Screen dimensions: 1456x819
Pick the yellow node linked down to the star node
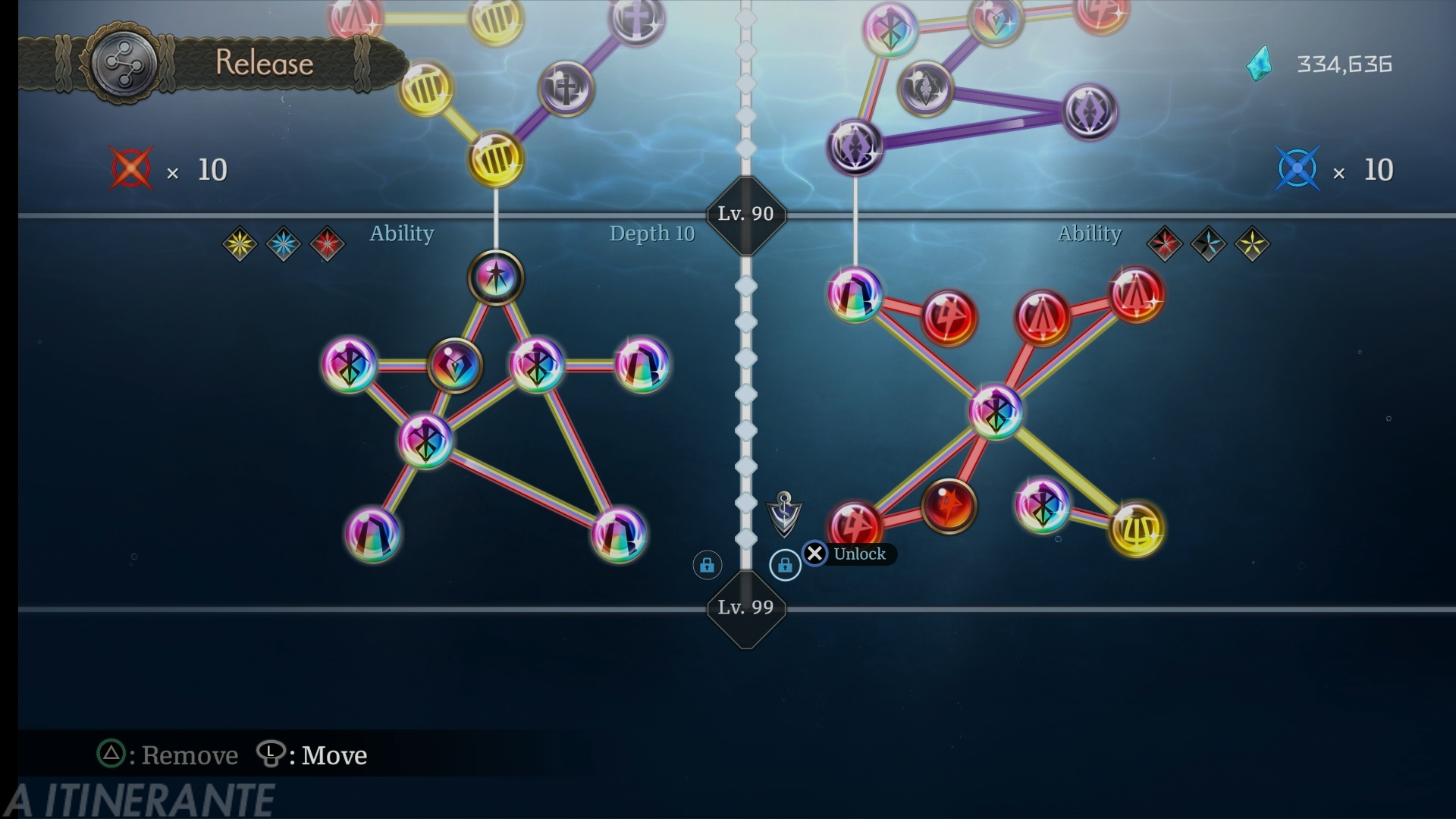click(x=496, y=159)
